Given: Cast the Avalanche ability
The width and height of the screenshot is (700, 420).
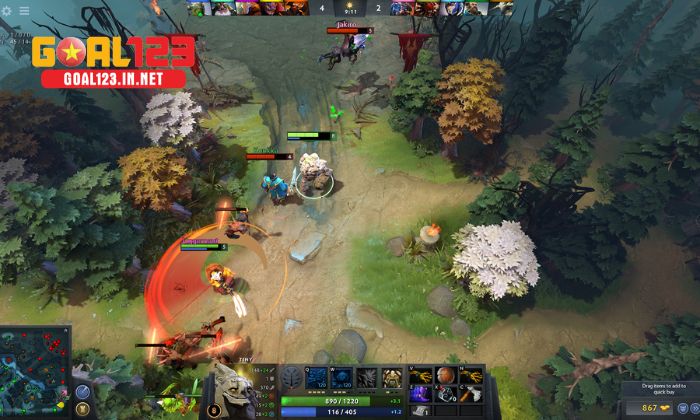Looking at the screenshot, I should pyautogui.click(x=317, y=378).
